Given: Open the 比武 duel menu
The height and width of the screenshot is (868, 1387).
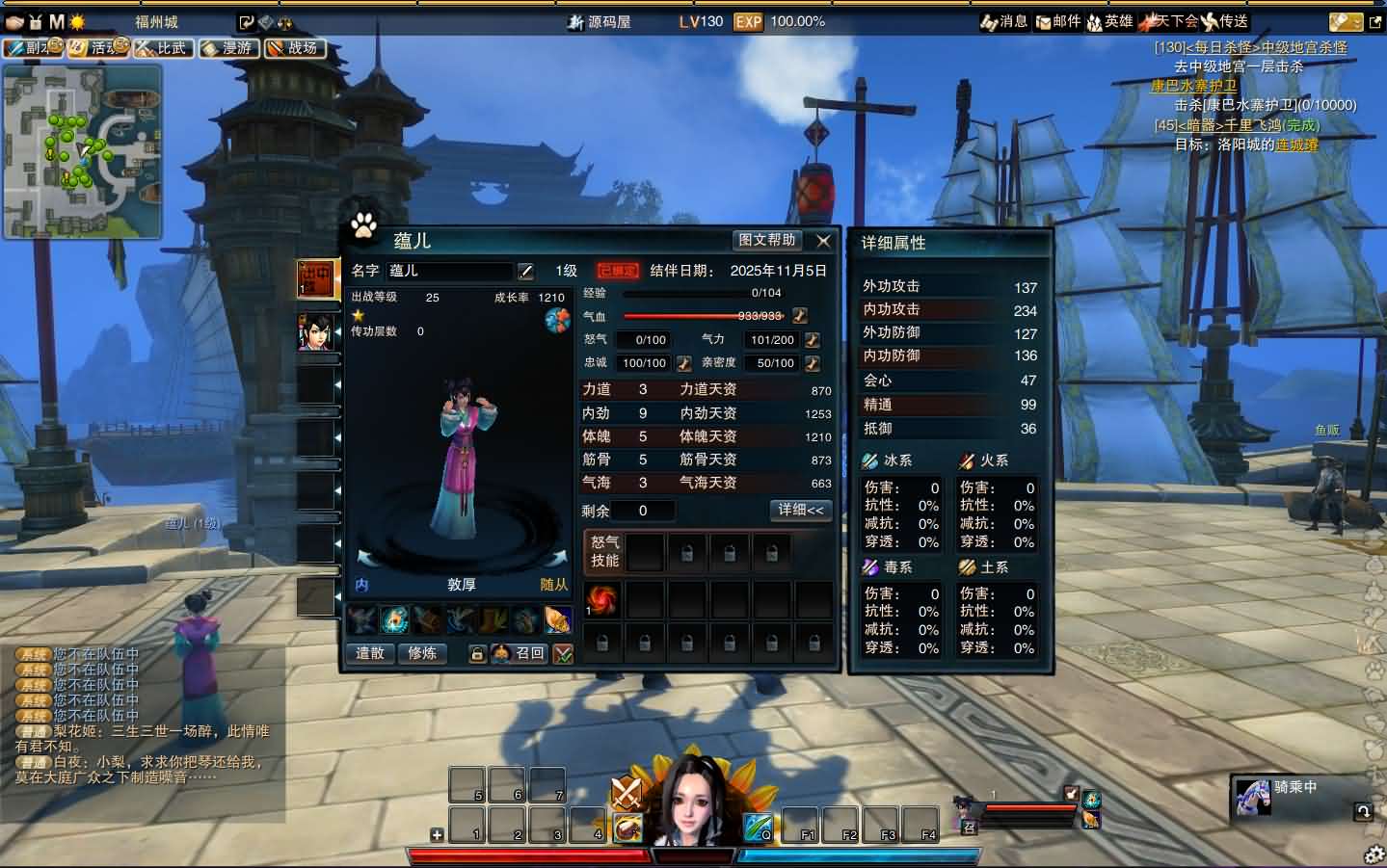Looking at the screenshot, I should [162, 47].
